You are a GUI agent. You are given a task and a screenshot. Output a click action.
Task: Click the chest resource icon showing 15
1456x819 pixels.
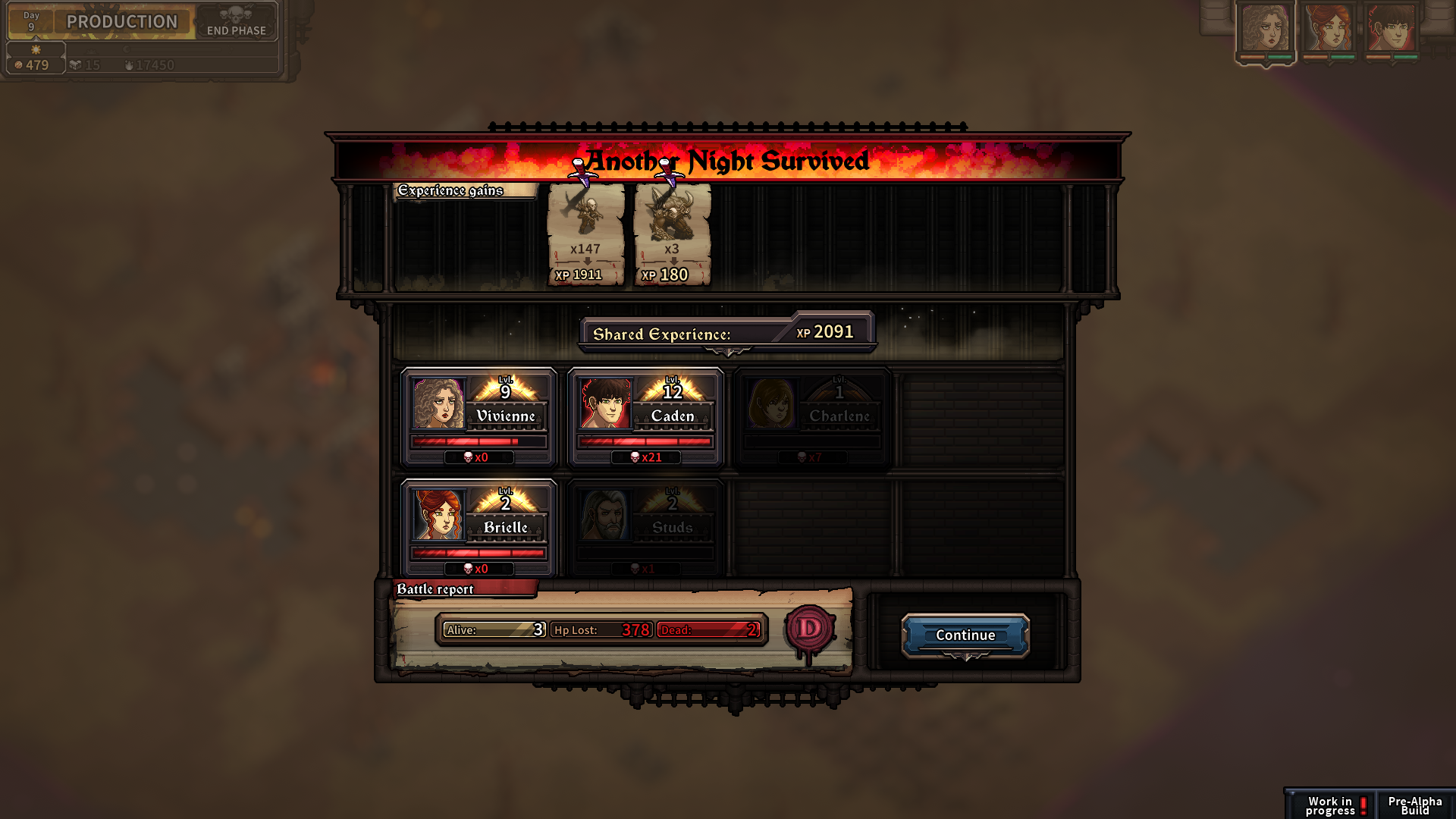coord(76,64)
